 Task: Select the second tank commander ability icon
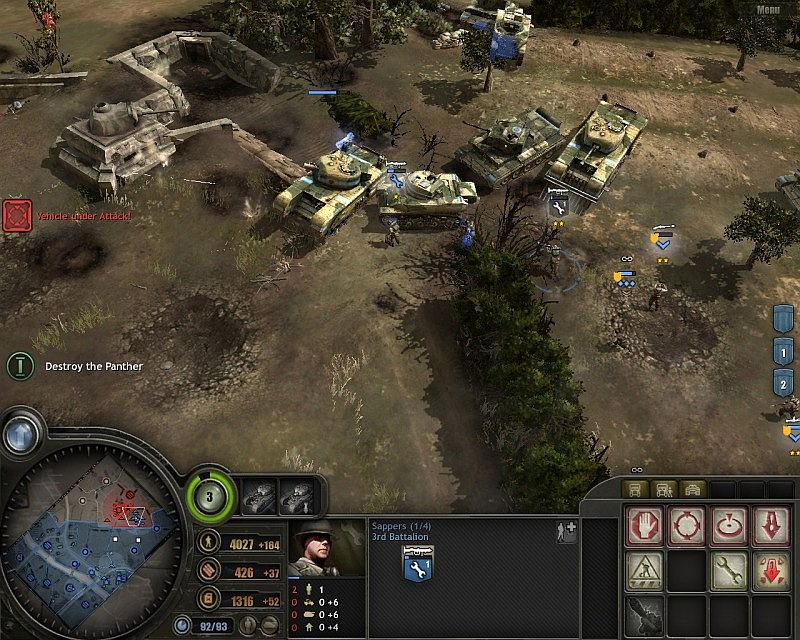click(298, 493)
